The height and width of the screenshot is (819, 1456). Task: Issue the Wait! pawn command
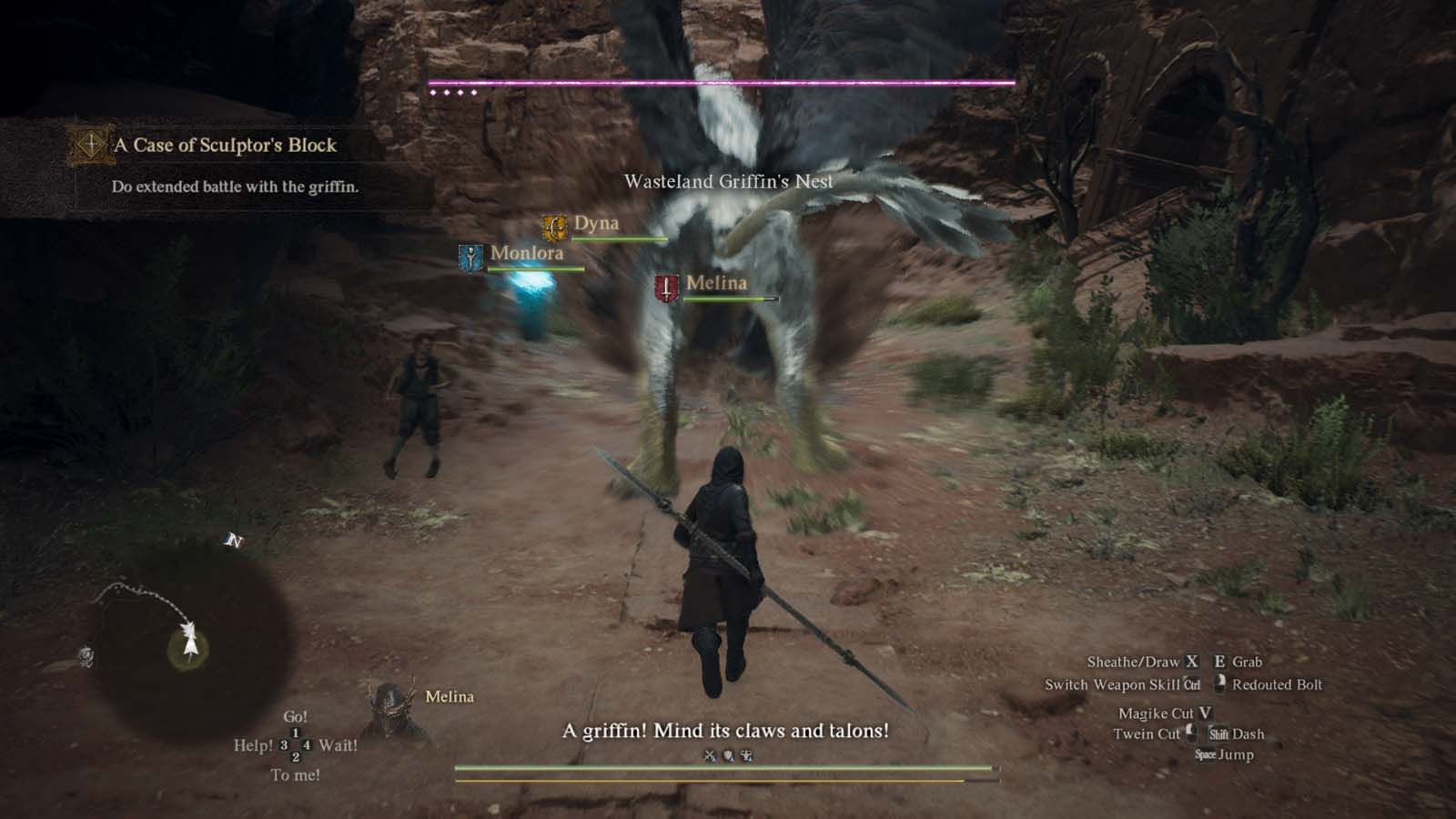[x=341, y=744]
